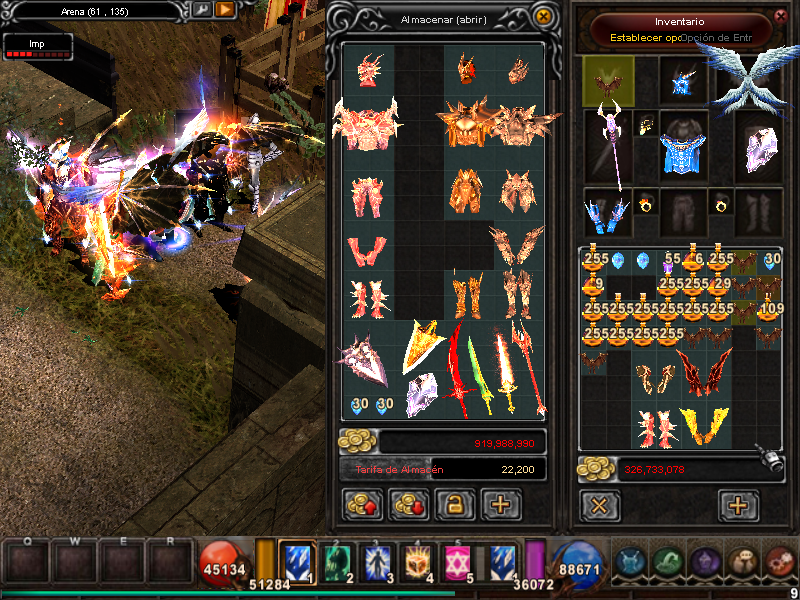This screenshot has width=800, height=600.
Task: Click the orange play arrow button
Action: click(225, 10)
